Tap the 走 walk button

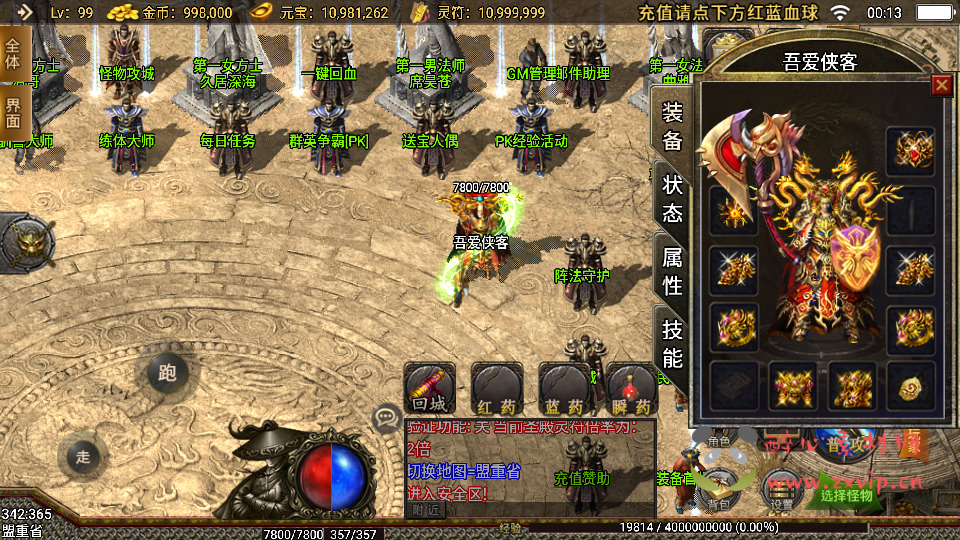click(x=83, y=457)
